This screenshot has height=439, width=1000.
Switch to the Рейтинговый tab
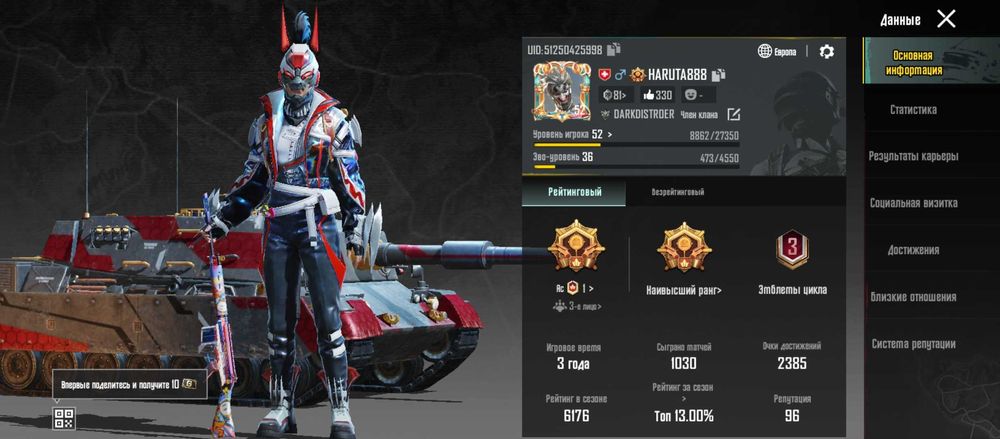pos(573,191)
